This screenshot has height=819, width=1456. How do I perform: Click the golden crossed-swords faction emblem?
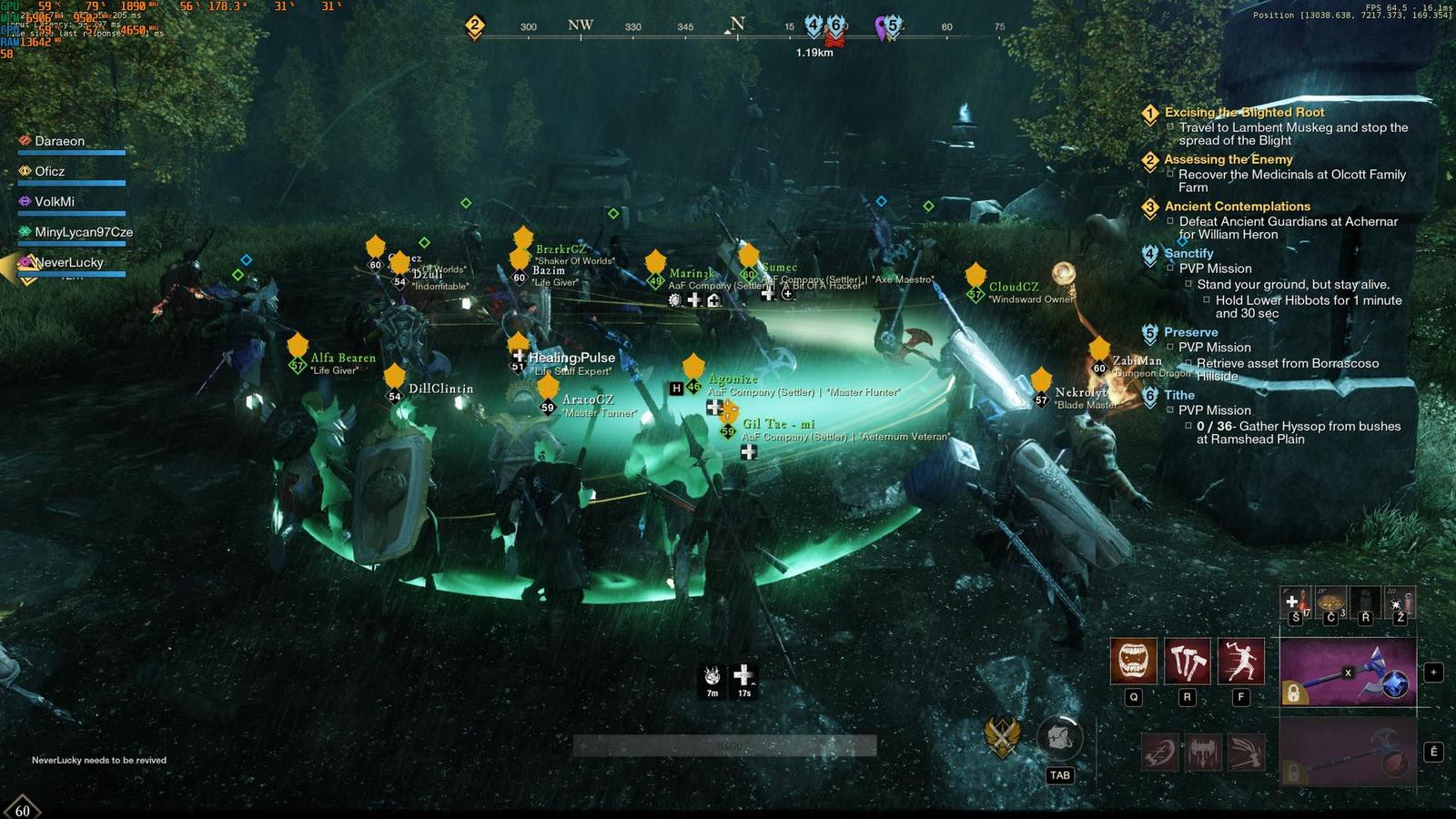[1002, 735]
